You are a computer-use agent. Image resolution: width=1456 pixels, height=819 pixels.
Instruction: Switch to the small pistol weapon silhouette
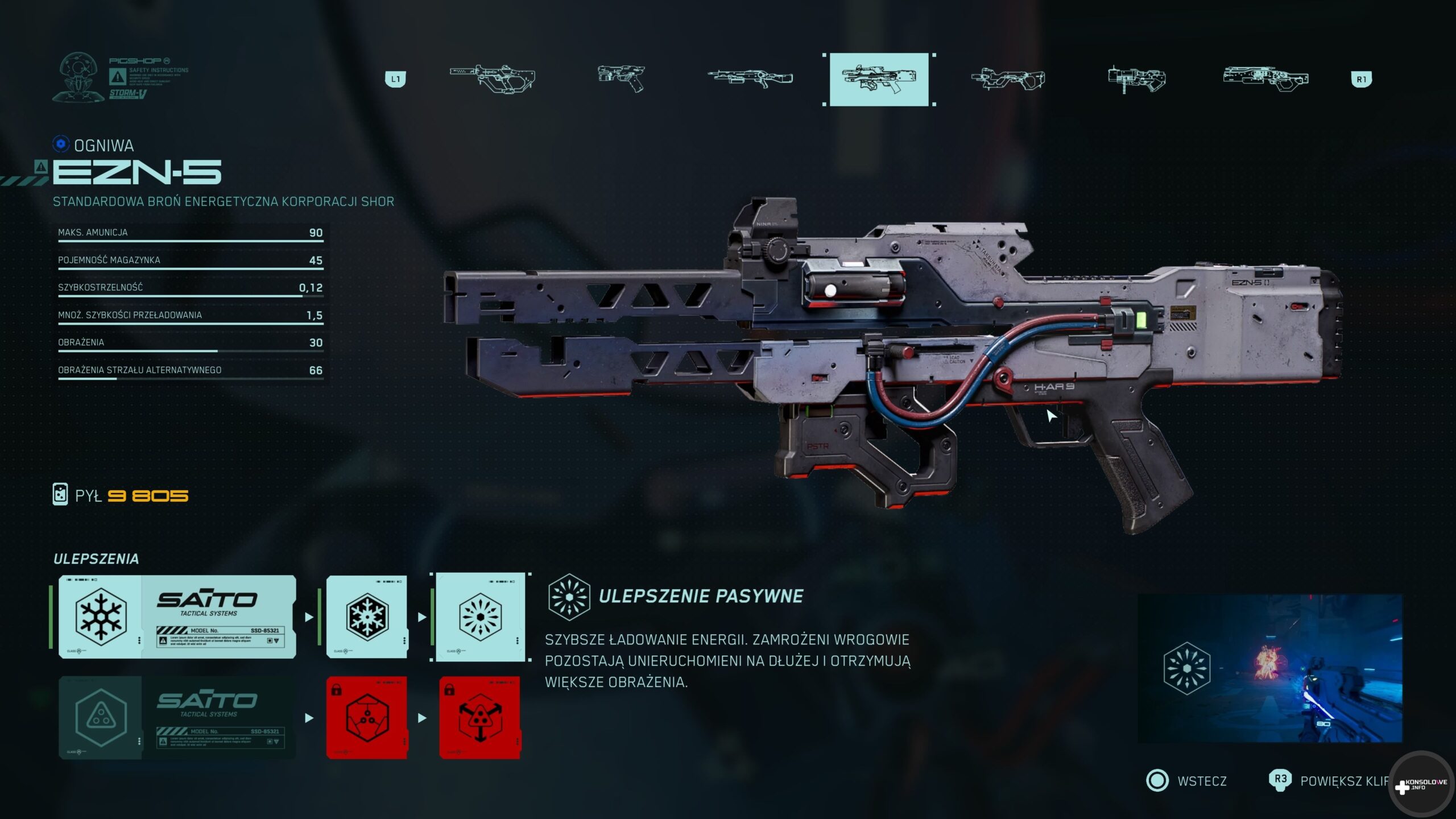click(x=621, y=78)
